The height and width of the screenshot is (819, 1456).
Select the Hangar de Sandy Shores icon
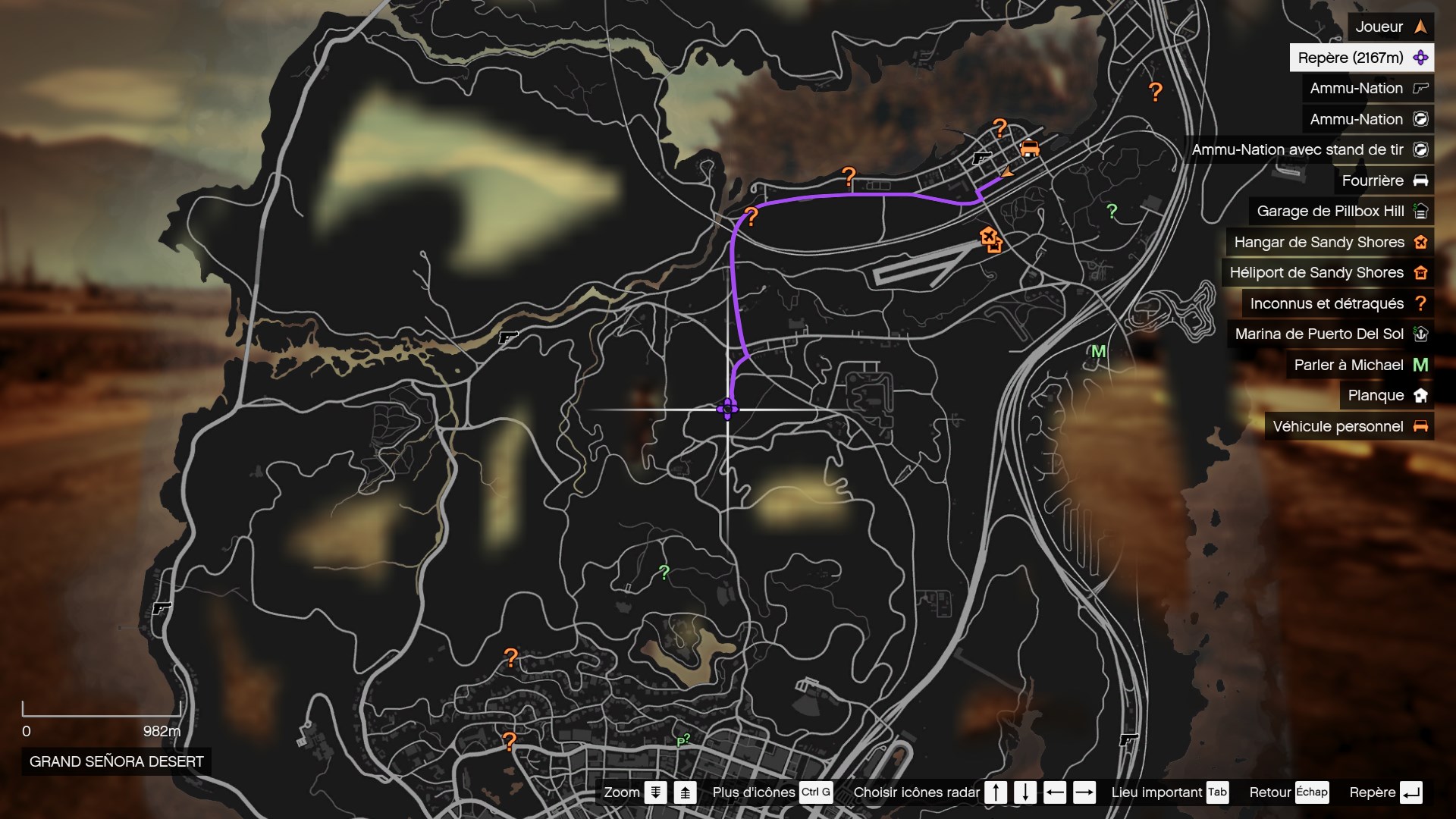(x=1421, y=242)
